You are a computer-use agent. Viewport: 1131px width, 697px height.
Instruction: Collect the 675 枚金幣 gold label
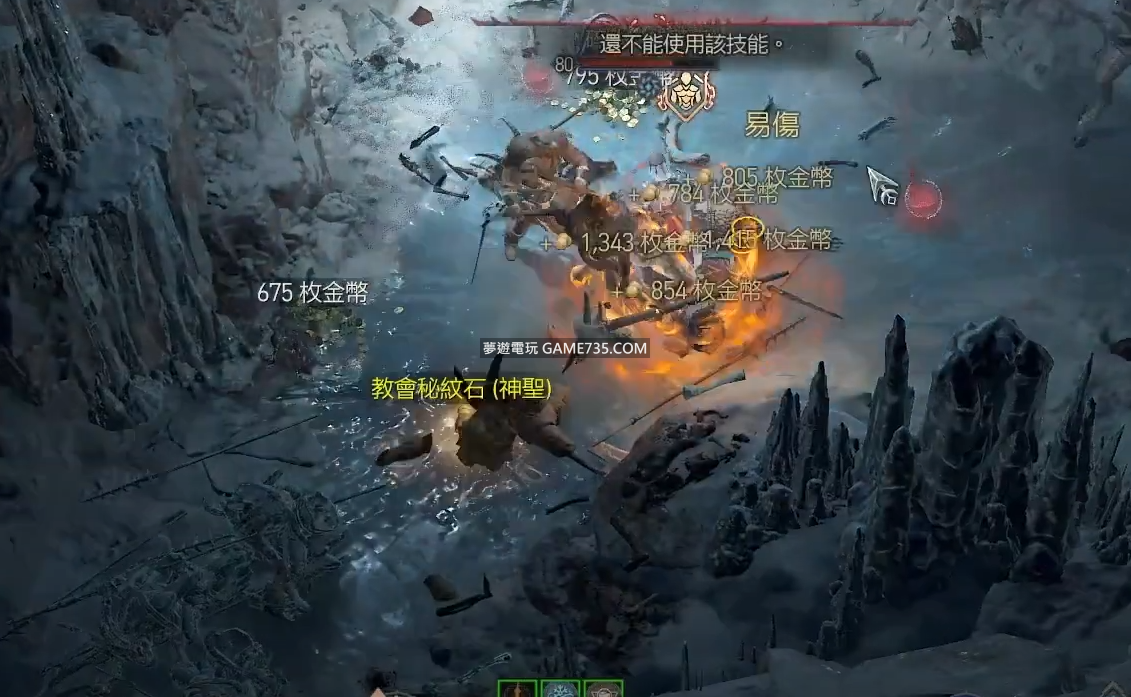(x=313, y=293)
